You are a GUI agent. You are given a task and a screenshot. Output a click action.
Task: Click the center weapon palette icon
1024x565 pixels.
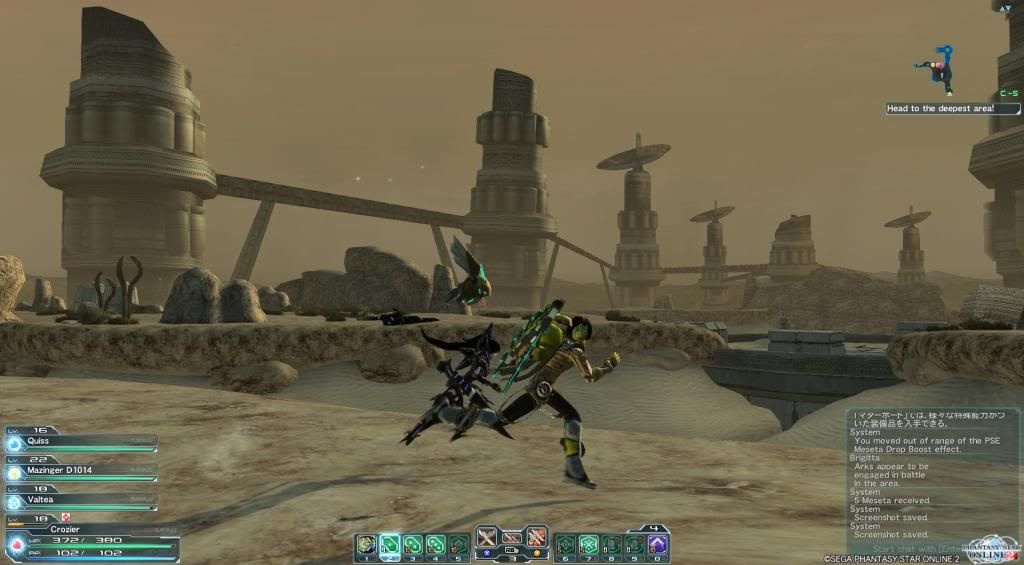(512, 538)
